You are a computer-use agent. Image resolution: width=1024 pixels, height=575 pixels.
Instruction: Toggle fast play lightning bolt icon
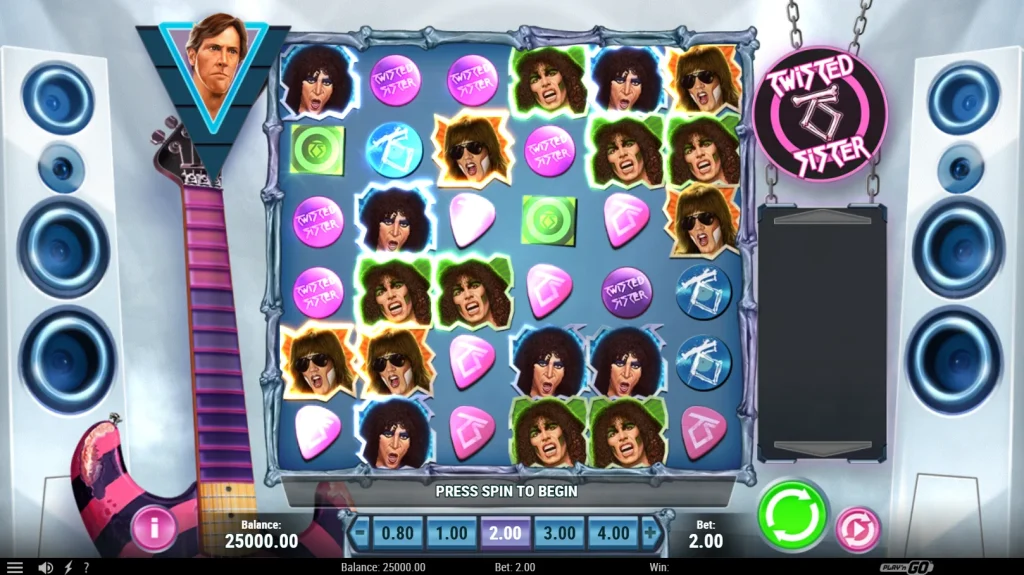68,567
